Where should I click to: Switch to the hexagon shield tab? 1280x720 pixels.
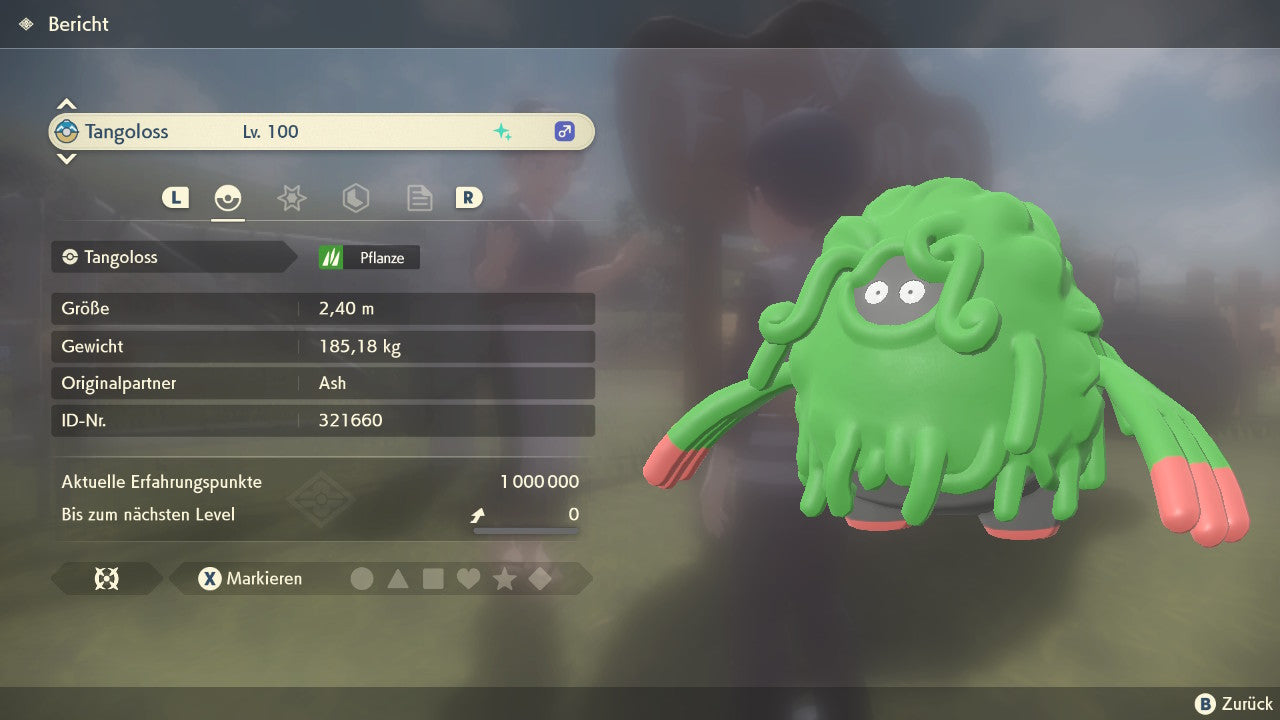355,198
